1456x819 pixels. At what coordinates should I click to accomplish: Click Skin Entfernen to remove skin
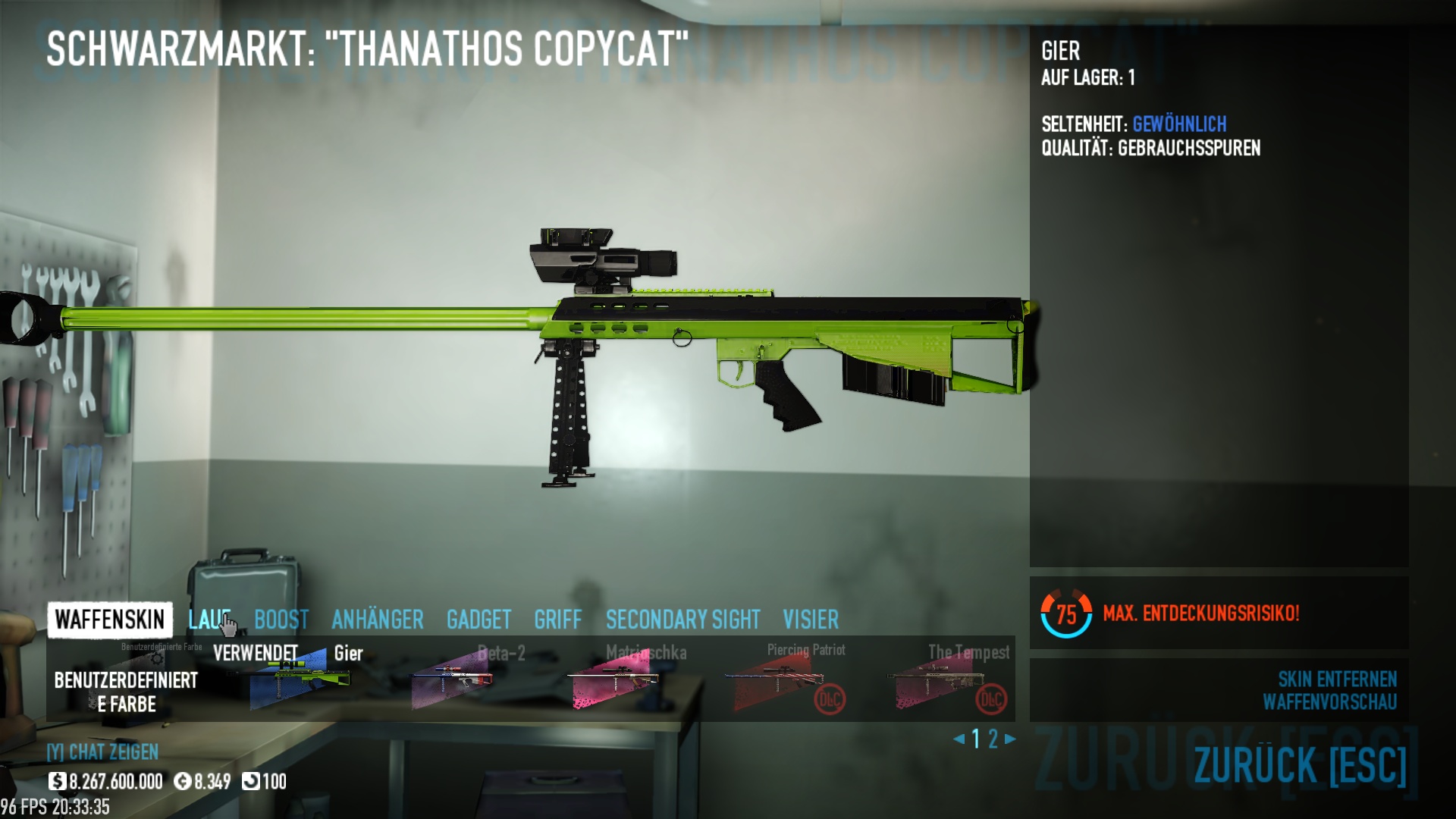(1337, 679)
